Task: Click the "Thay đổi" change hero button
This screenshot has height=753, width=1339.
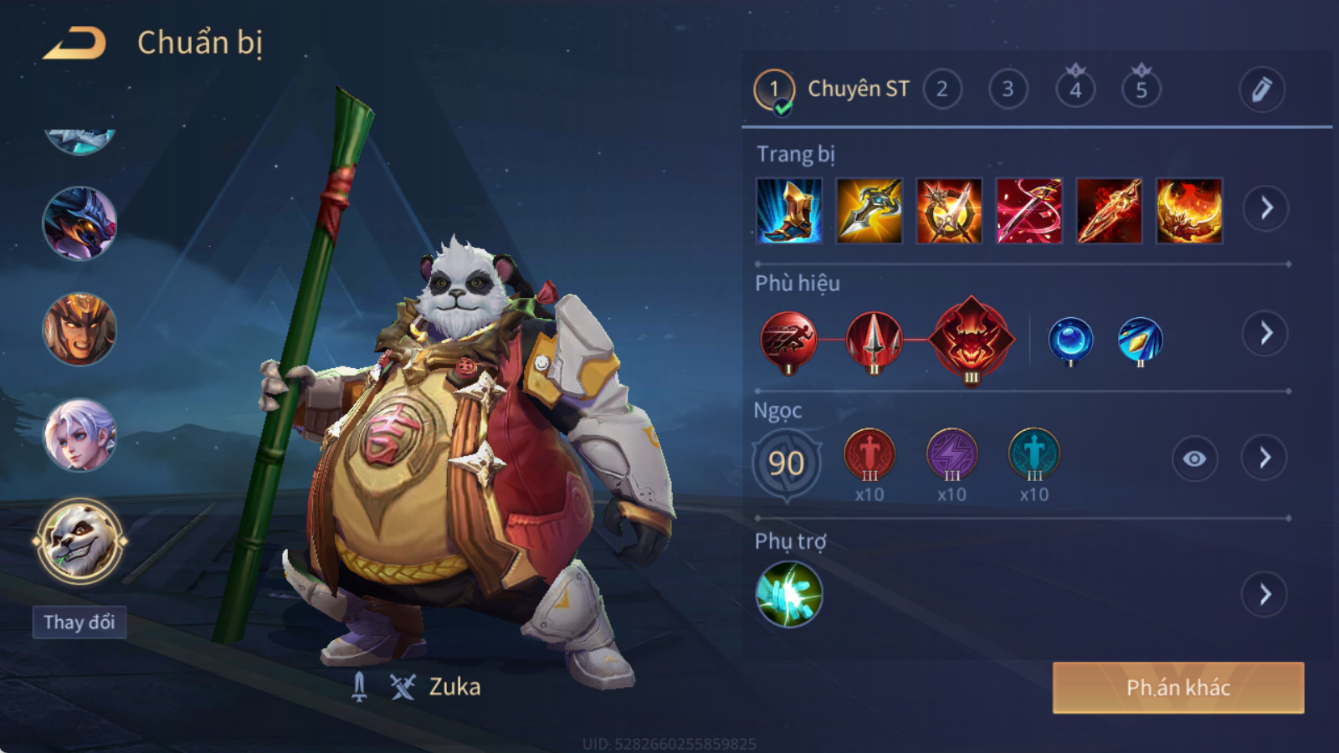Action: pyautogui.click(x=79, y=622)
